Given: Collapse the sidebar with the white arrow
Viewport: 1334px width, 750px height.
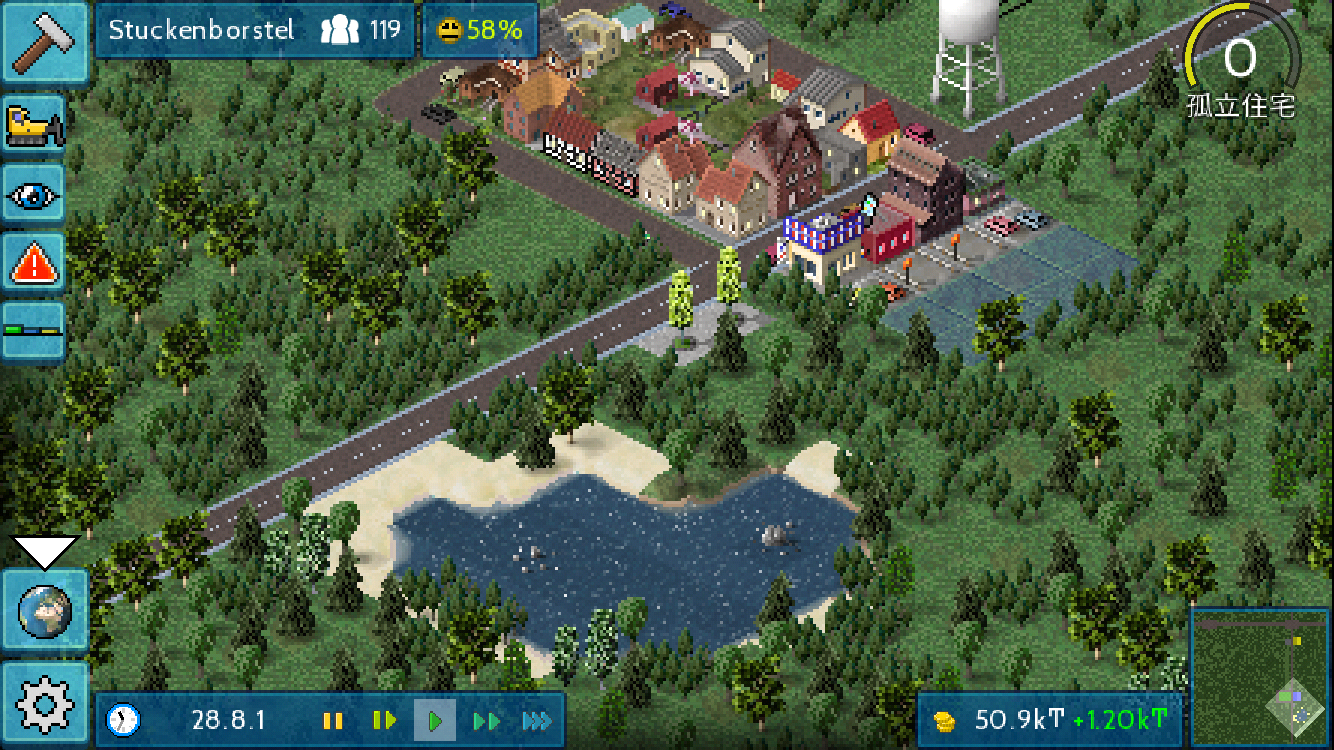Looking at the screenshot, I should point(45,550).
